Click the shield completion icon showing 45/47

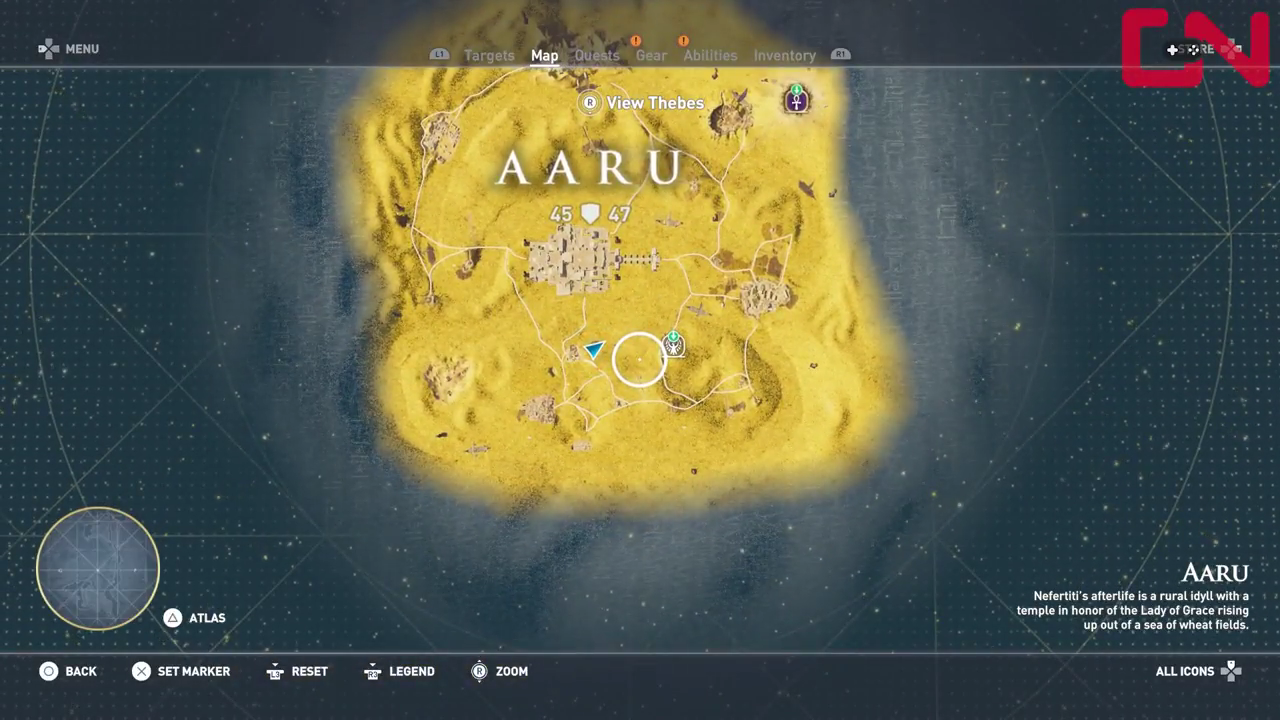tap(589, 213)
